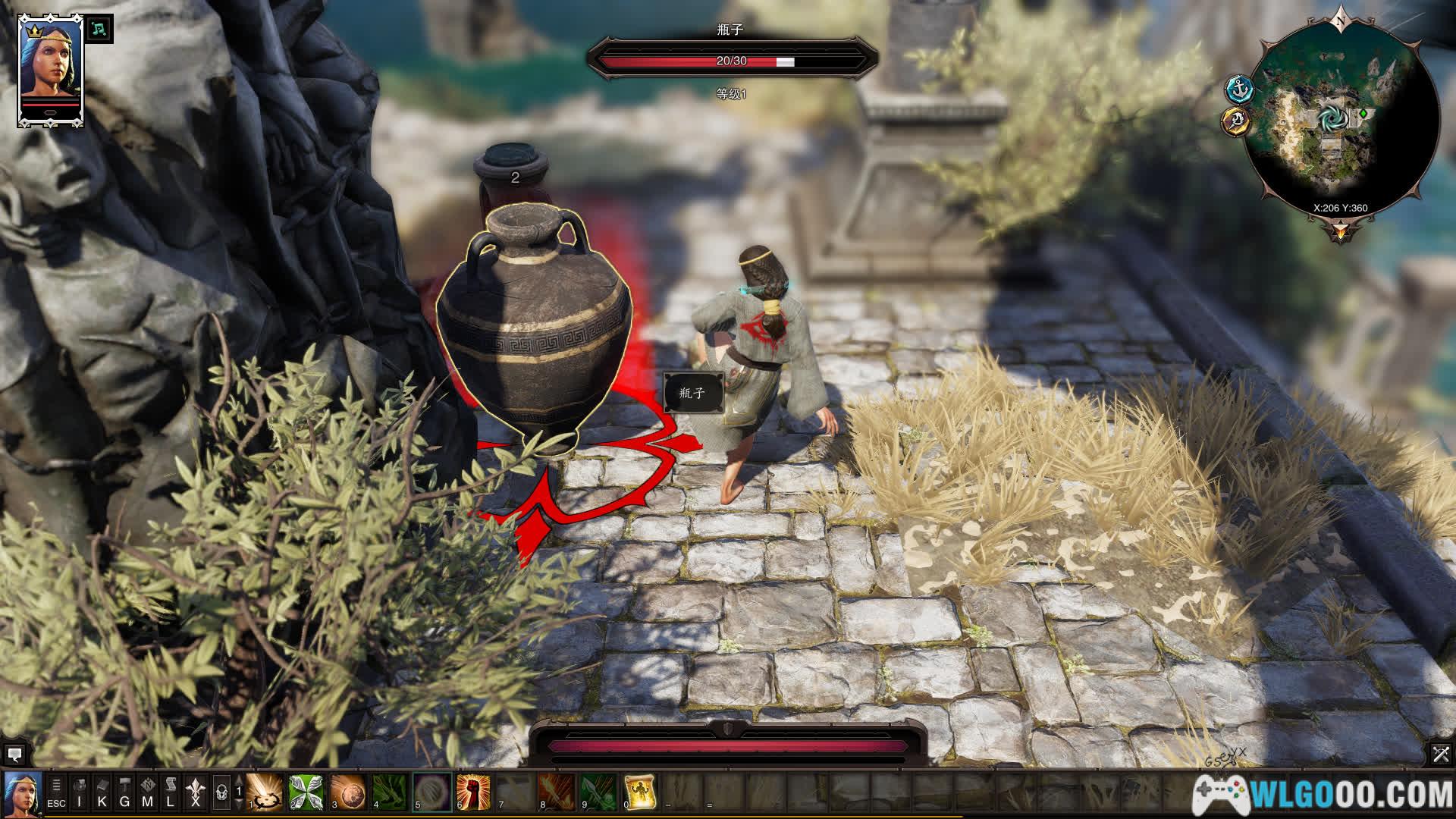The width and height of the screenshot is (1456, 819).
Task: Activate the red raised fist skill
Action: [474, 792]
